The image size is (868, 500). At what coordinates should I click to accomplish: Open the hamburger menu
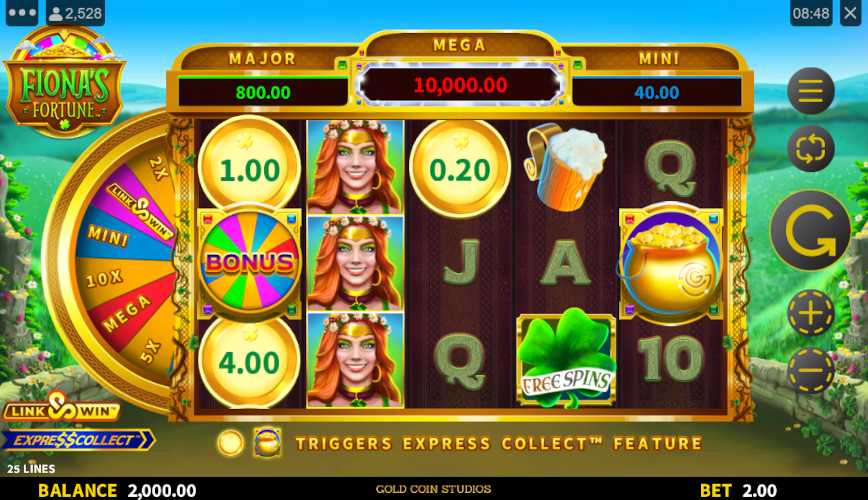point(810,92)
